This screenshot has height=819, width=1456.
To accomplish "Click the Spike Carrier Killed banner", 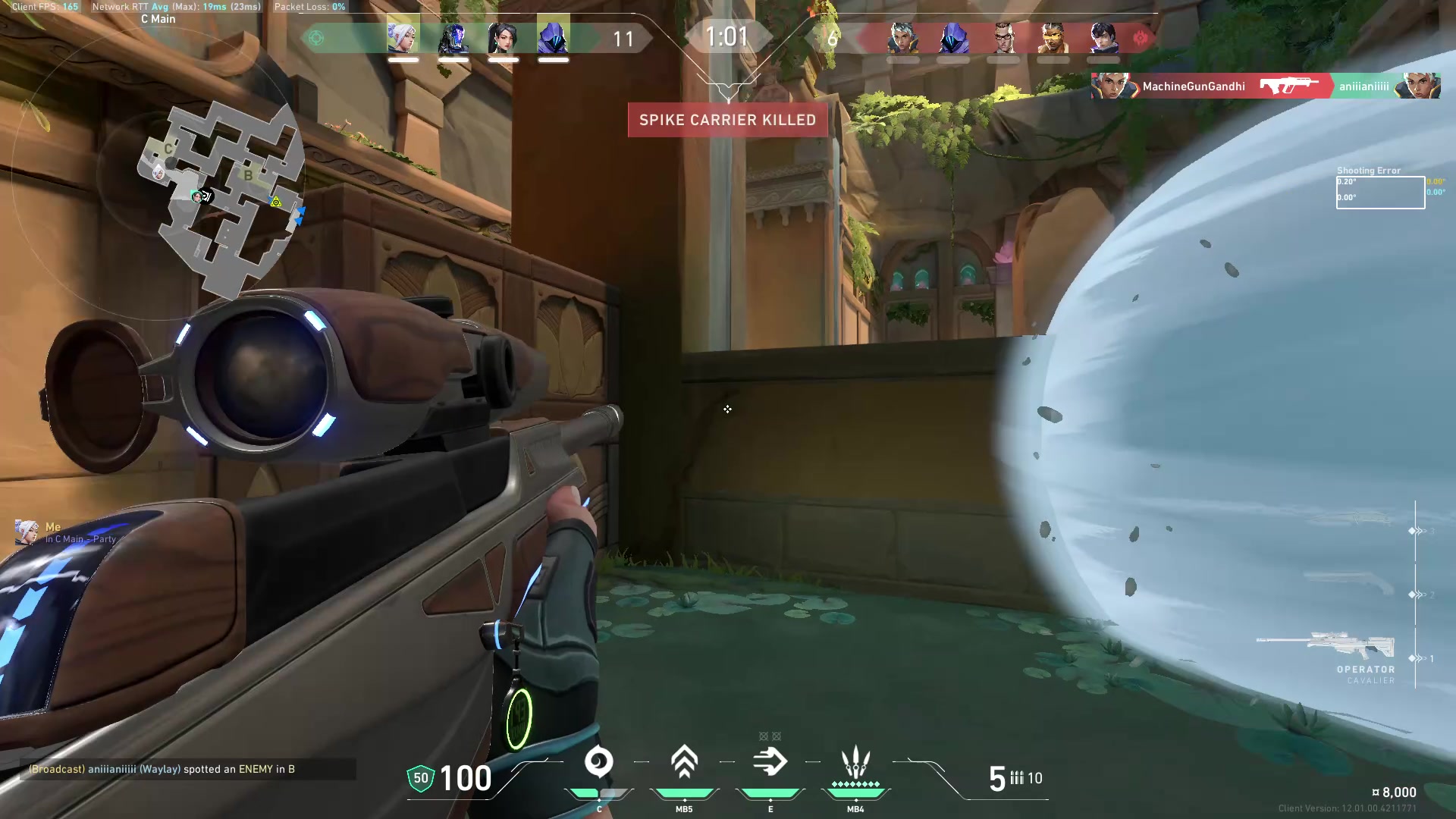I will click(x=727, y=120).
